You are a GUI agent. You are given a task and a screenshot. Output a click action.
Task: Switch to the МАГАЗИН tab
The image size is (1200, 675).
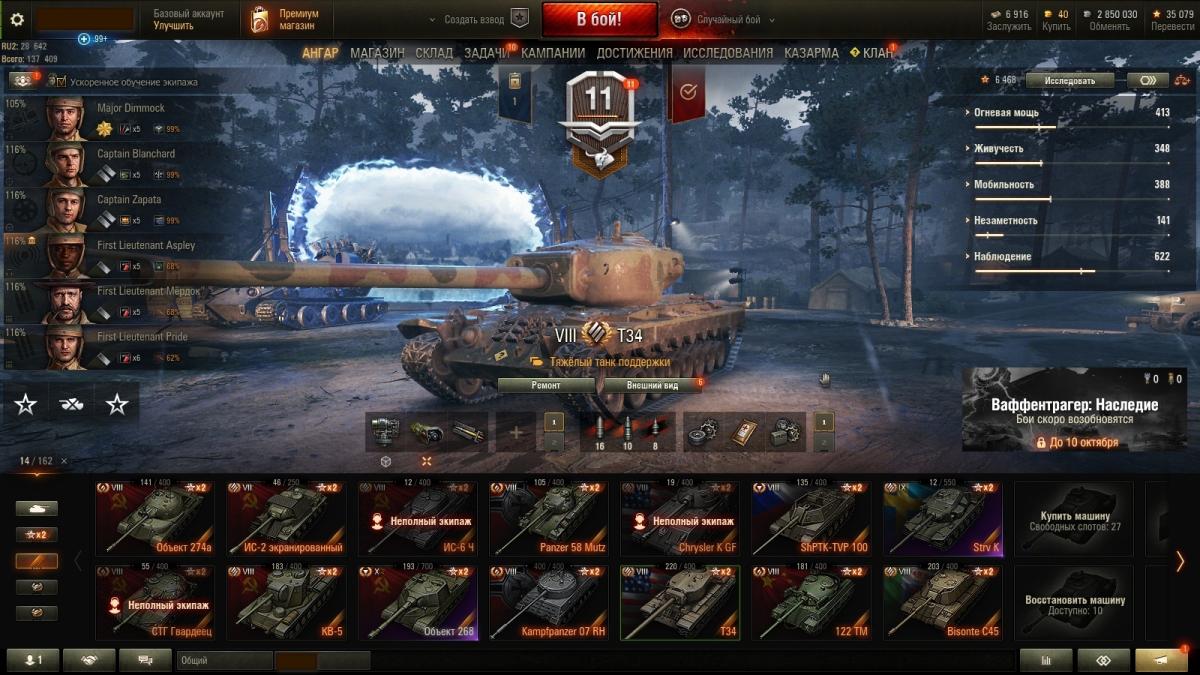pyautogui.click(x=377, y=53)
